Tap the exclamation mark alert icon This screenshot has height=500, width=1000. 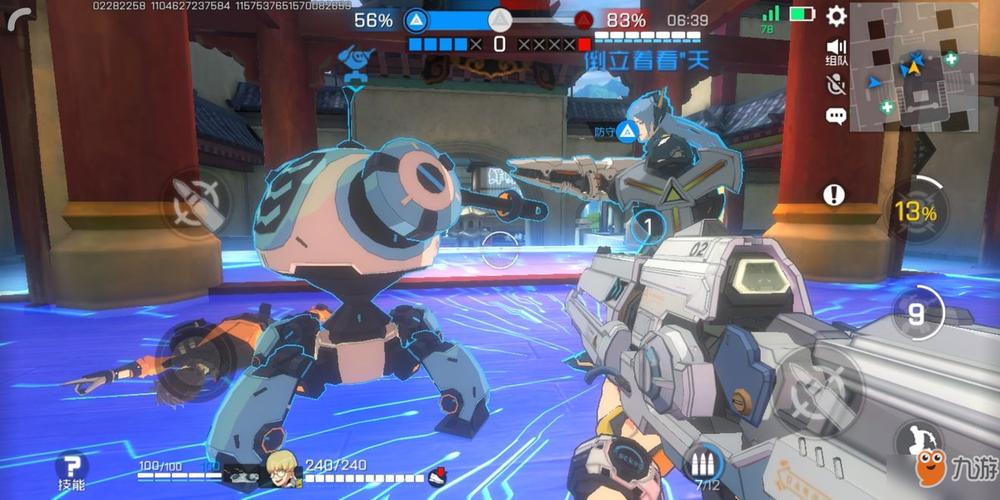coord(834,195)
